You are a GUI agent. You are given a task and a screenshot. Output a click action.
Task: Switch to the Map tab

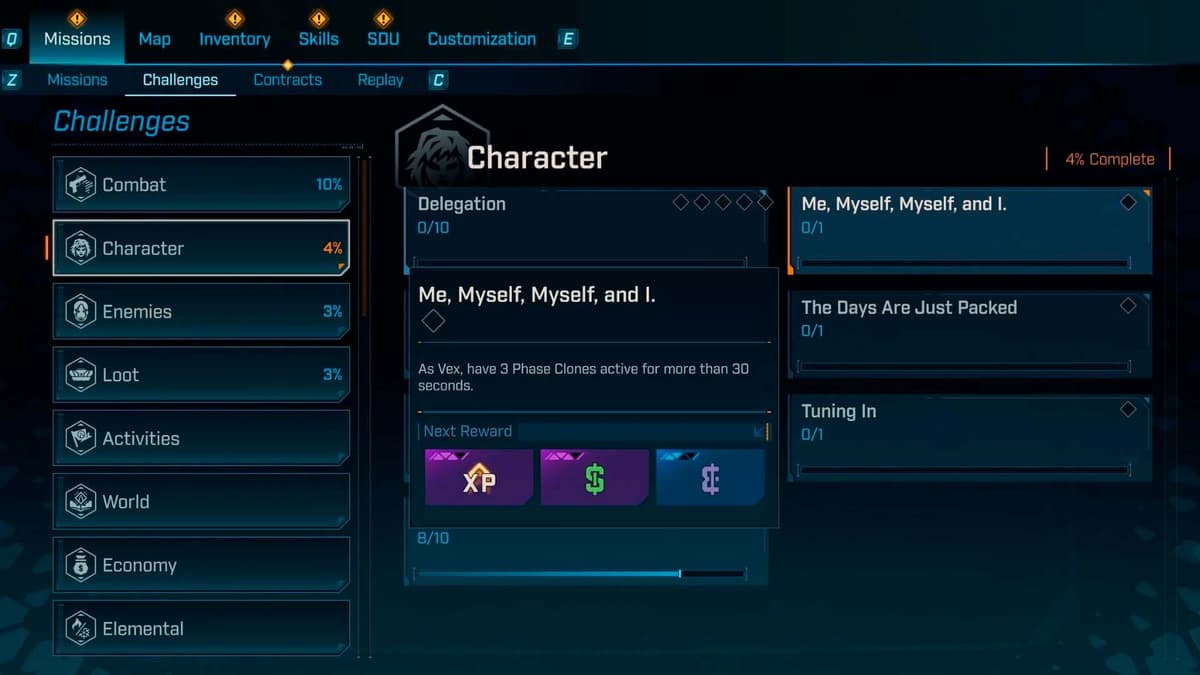click(x=154, y=39)
